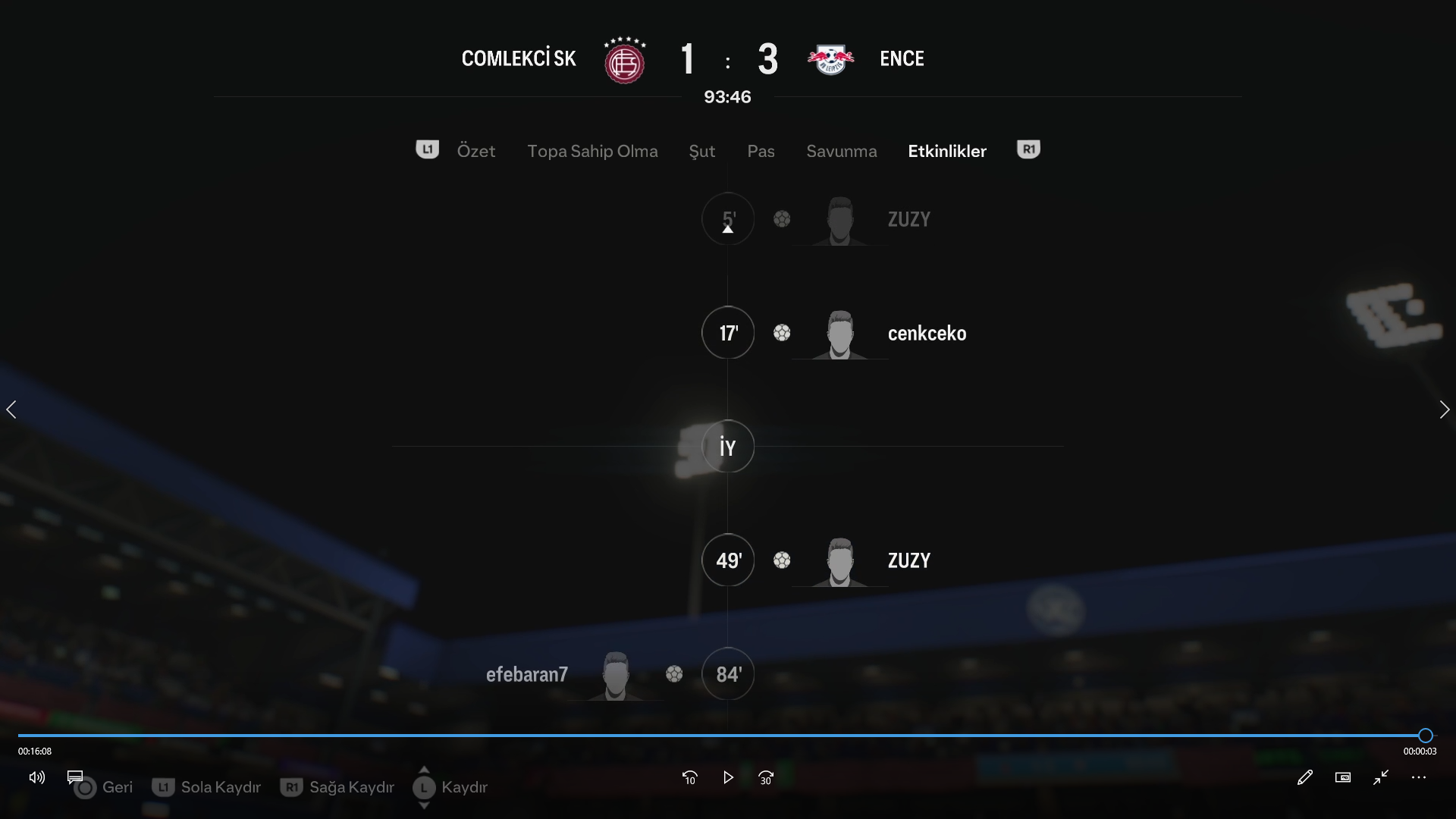The image size is (1456, 819).
Task: Open the pencil edit tool
Action: [1304, 777]
